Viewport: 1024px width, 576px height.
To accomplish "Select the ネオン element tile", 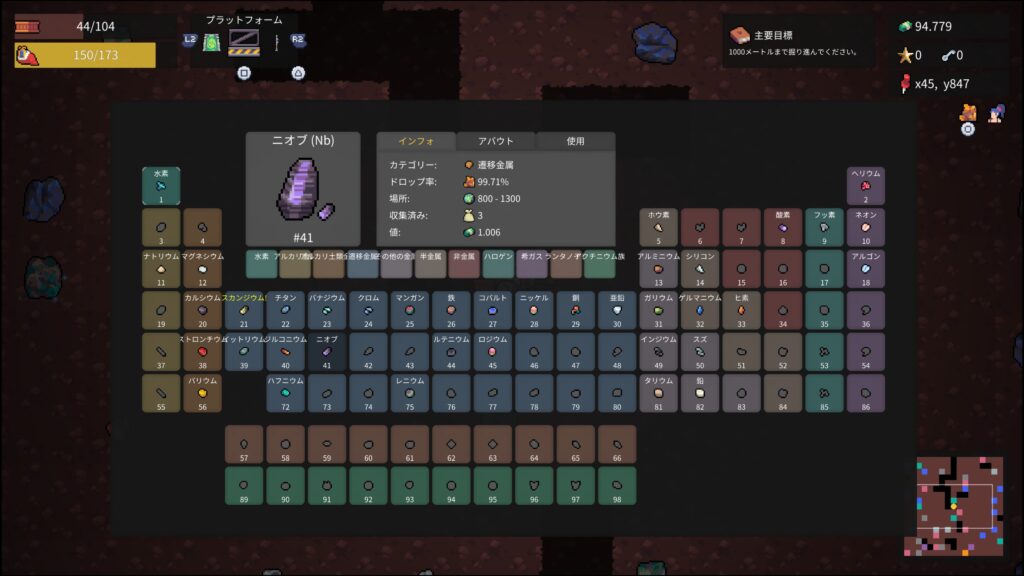I will pos(866,228).
